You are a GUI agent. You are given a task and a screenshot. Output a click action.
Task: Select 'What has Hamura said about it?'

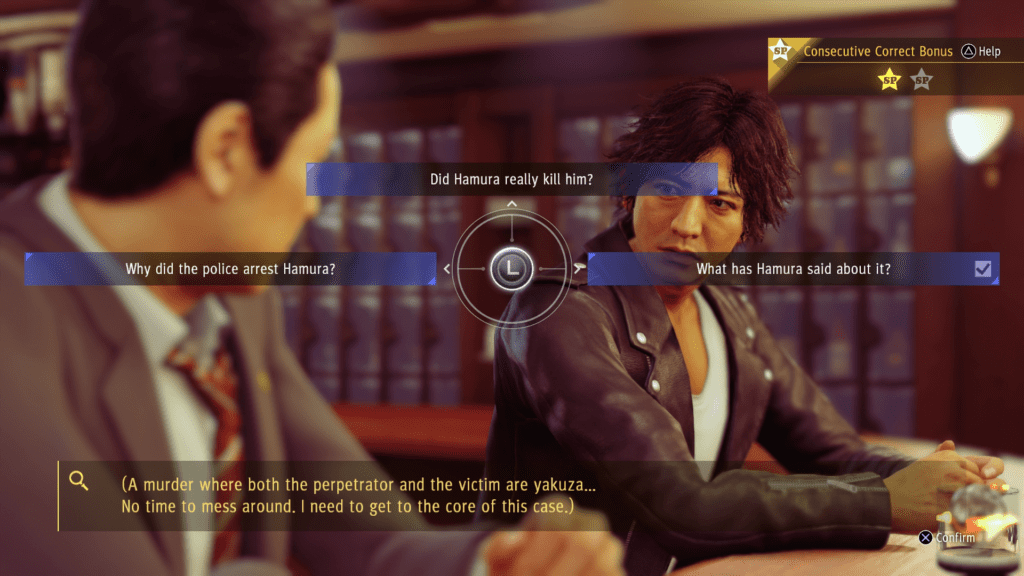[792, 268]
